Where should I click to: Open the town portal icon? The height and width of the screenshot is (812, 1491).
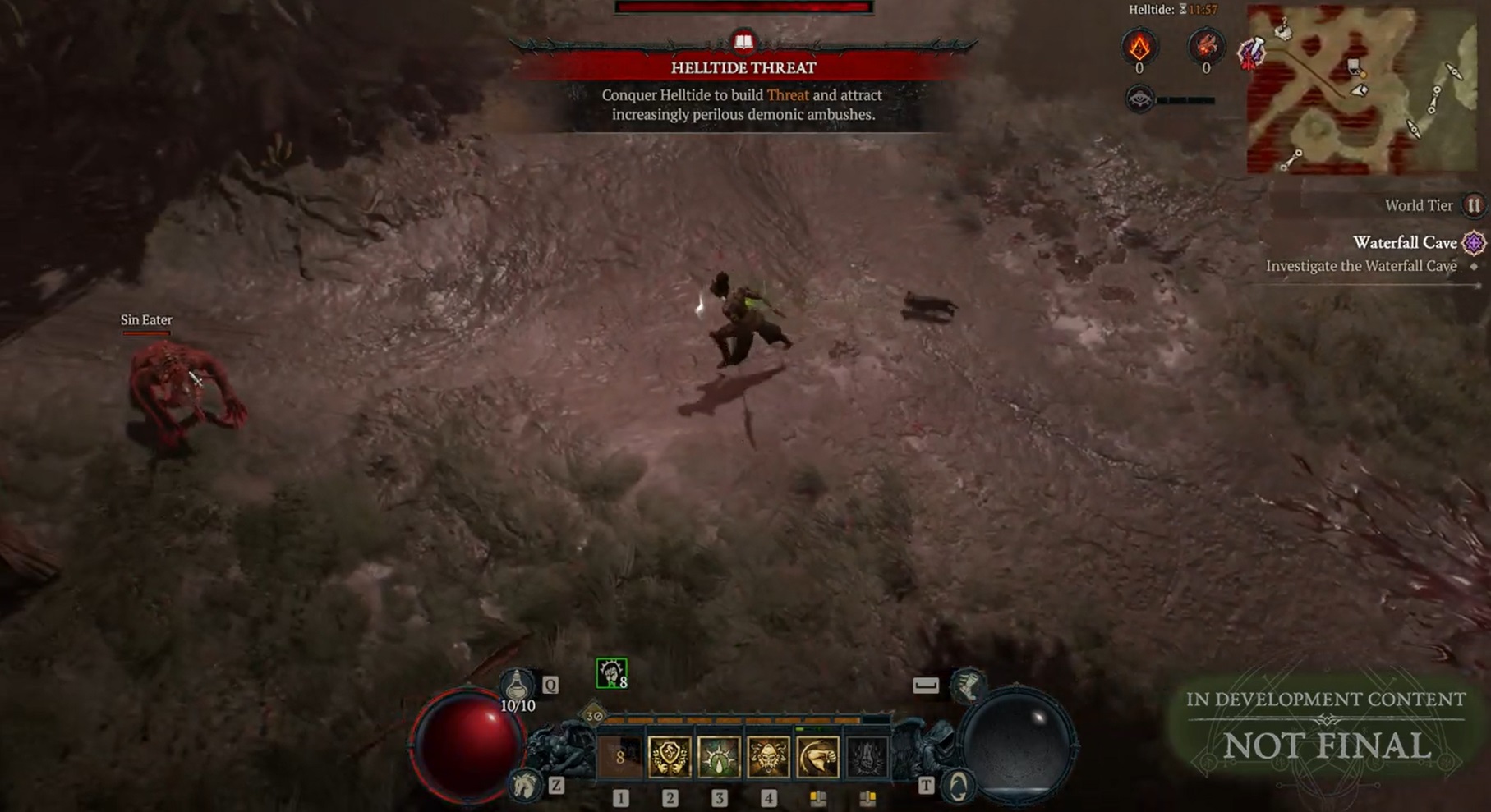[x=958, y=786]
